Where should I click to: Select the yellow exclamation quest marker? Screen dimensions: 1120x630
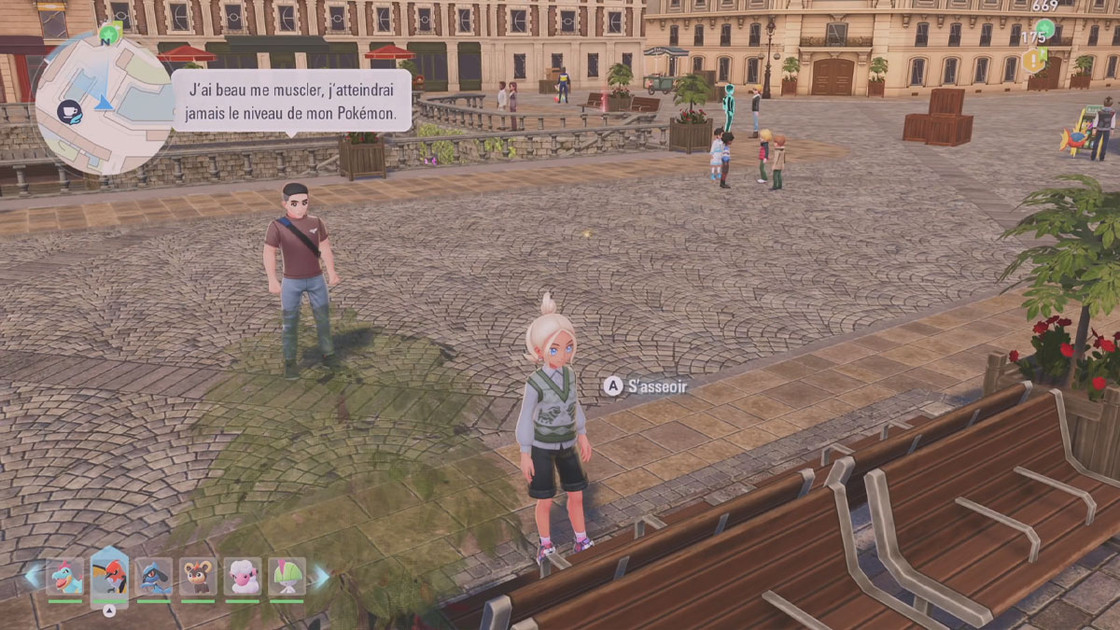(x=1033, y=61)
